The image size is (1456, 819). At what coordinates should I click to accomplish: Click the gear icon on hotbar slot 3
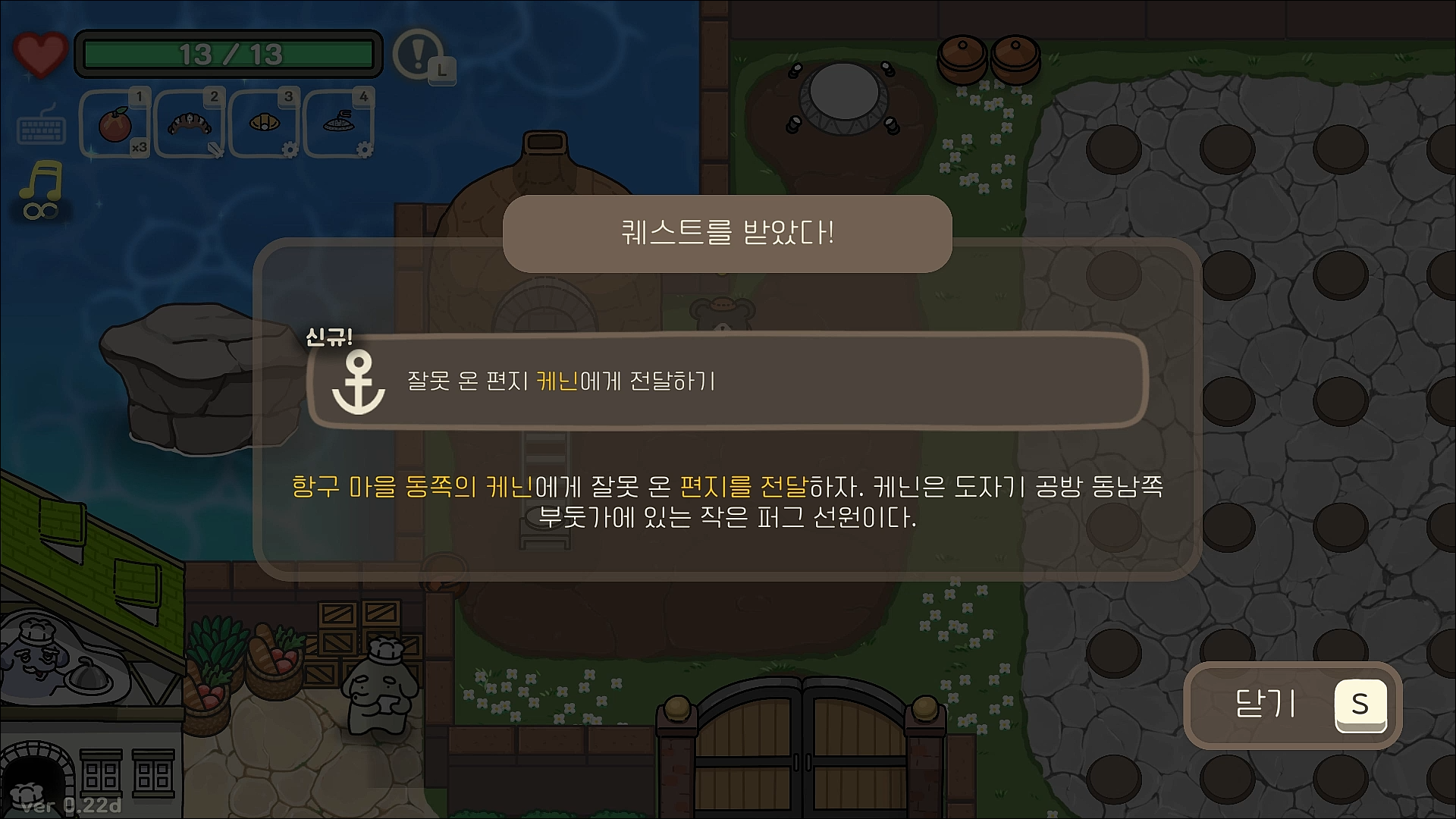coord(290,151)
